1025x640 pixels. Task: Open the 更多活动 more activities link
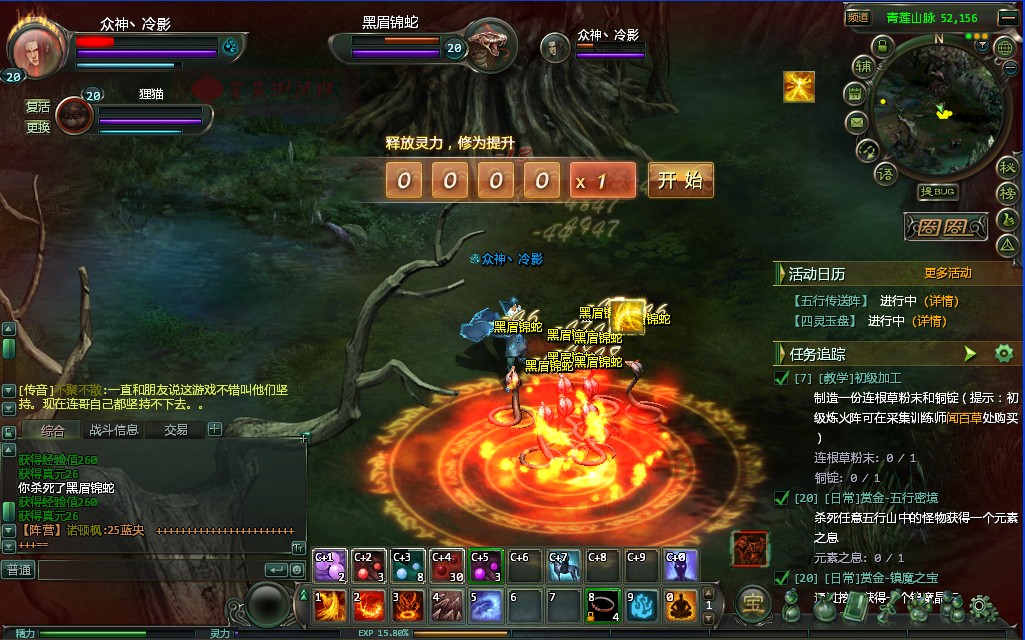[947, 273]
